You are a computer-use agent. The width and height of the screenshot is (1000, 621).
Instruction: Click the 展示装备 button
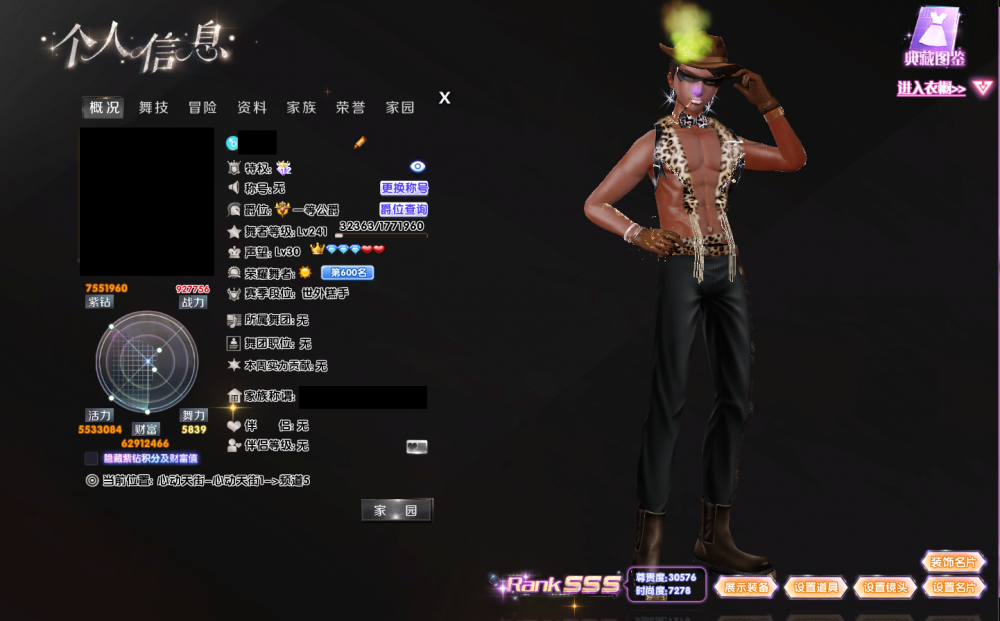(746, 587)
